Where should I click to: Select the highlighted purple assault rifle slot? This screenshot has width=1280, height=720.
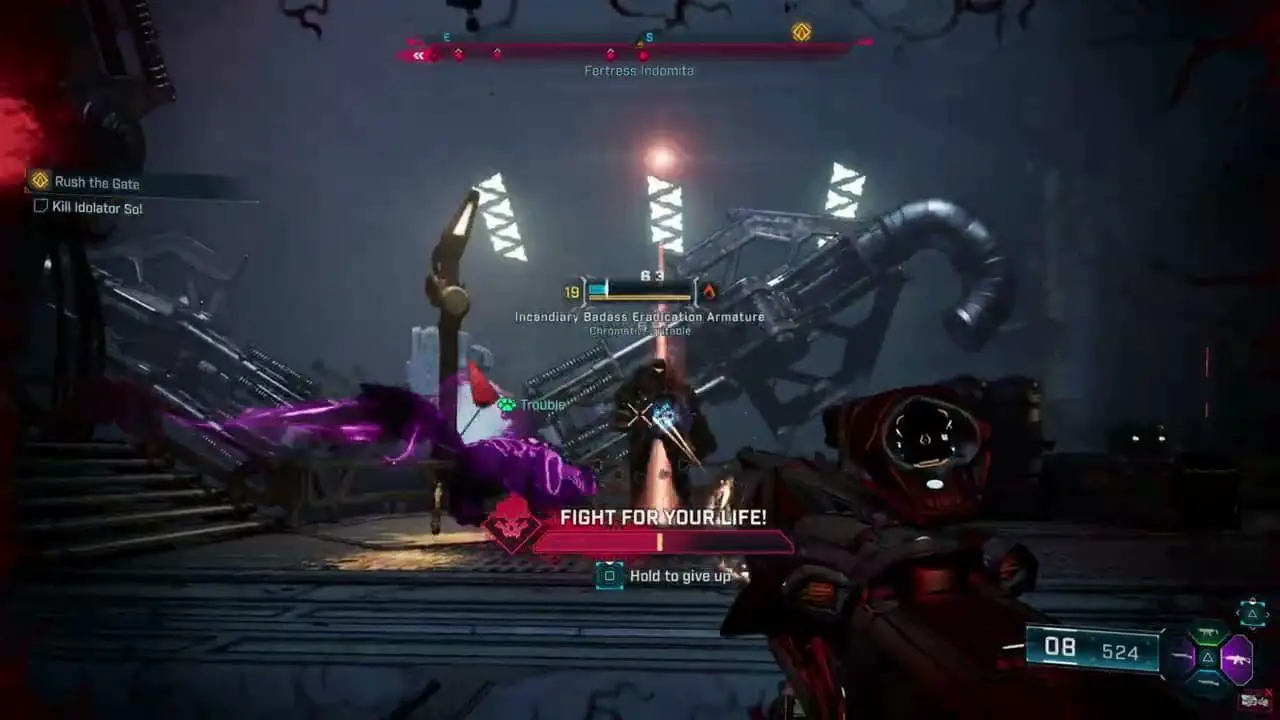tap(1237, 660)
